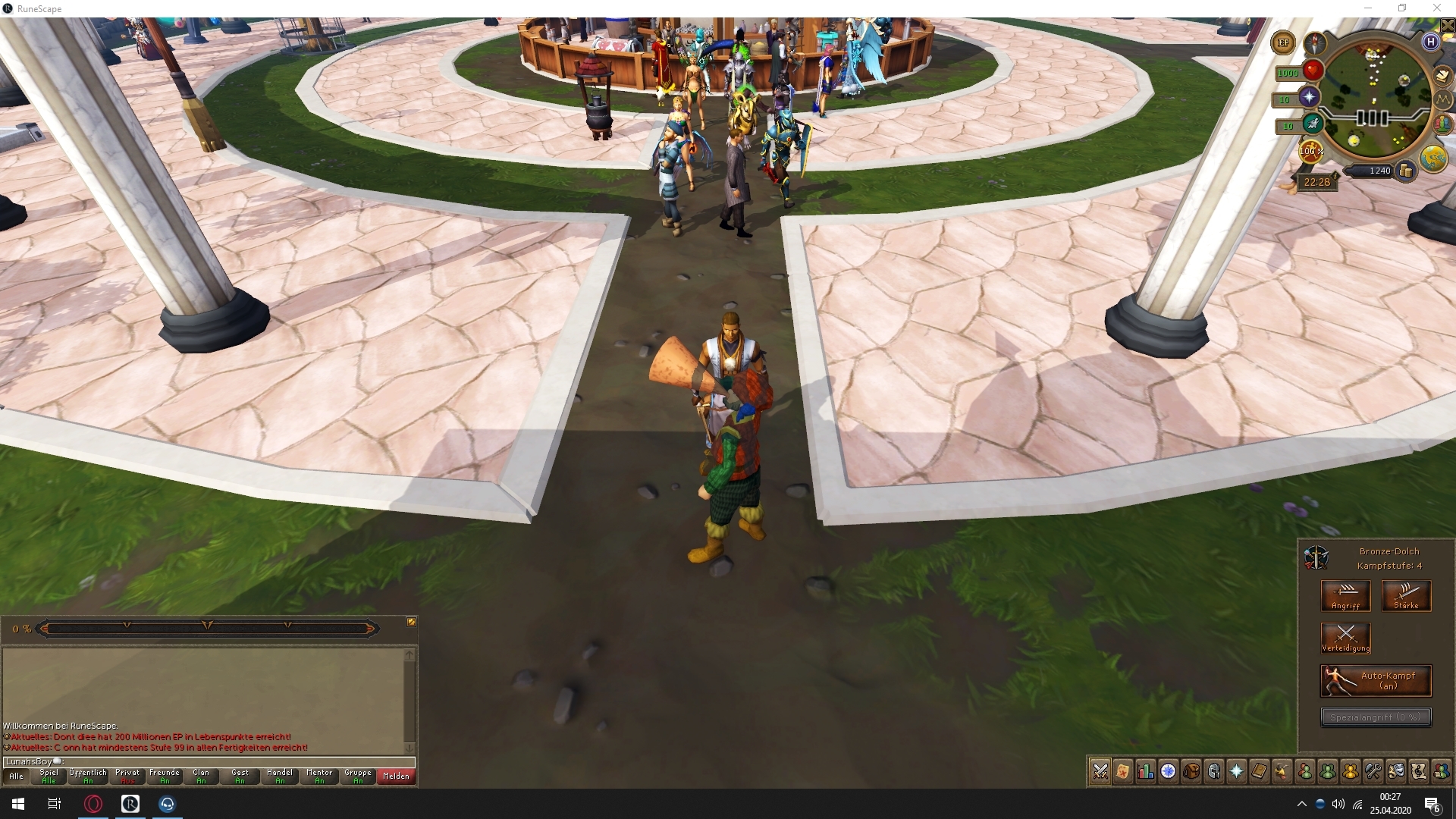Open the prayer star icon
The height and width of the screenshot is (819, 1456).
[x=1236, y=771]
